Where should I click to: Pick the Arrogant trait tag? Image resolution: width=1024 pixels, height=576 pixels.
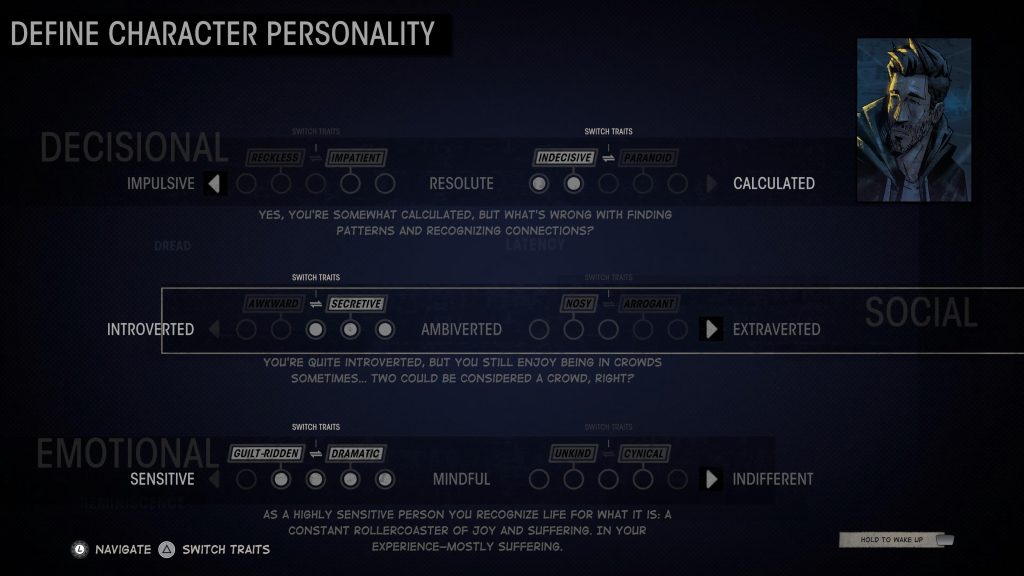649,303
